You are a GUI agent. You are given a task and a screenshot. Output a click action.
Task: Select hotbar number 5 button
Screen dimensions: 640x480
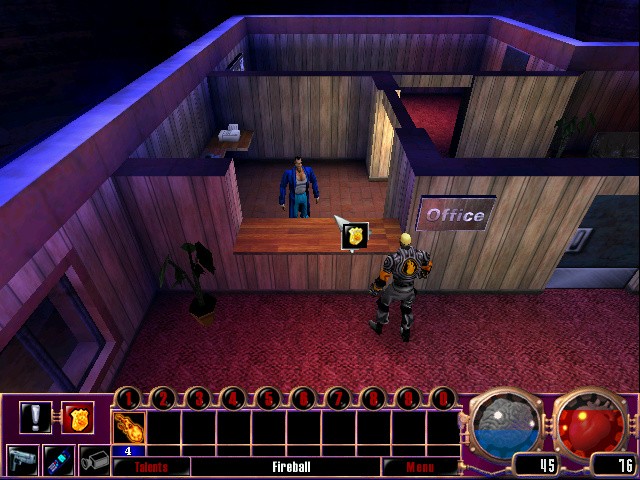tap(268, 399)
